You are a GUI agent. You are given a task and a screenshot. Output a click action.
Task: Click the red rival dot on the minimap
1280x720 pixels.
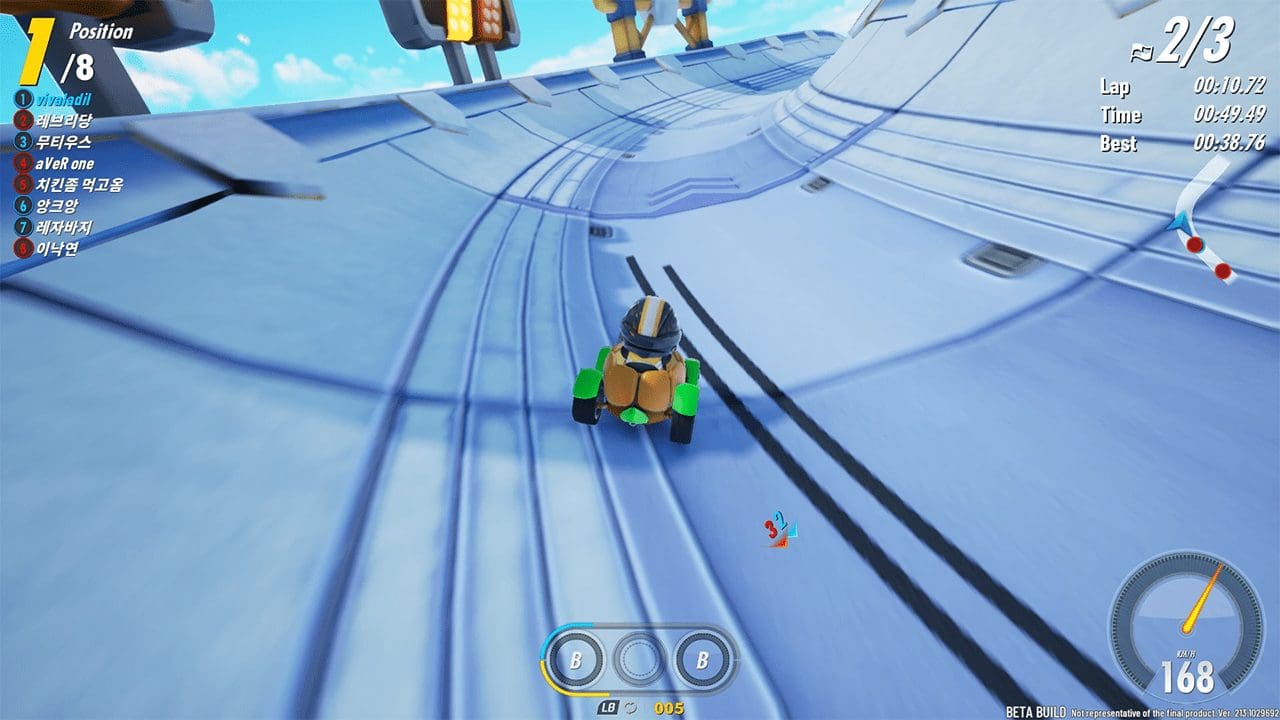1195,245
